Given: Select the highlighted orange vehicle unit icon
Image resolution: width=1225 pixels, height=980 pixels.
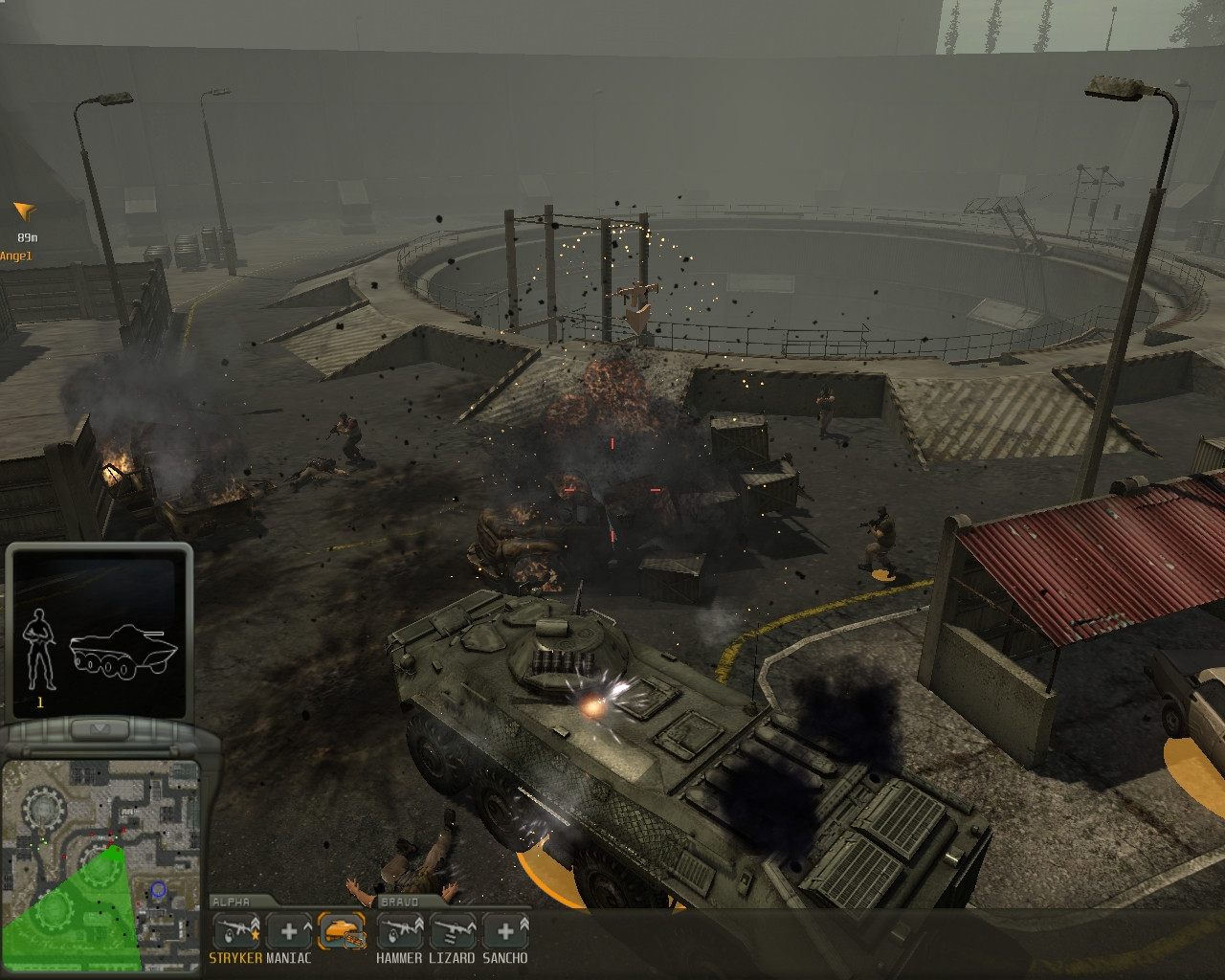Looking at the screenshot, I should pyautogui.click(x=342, y=931).
